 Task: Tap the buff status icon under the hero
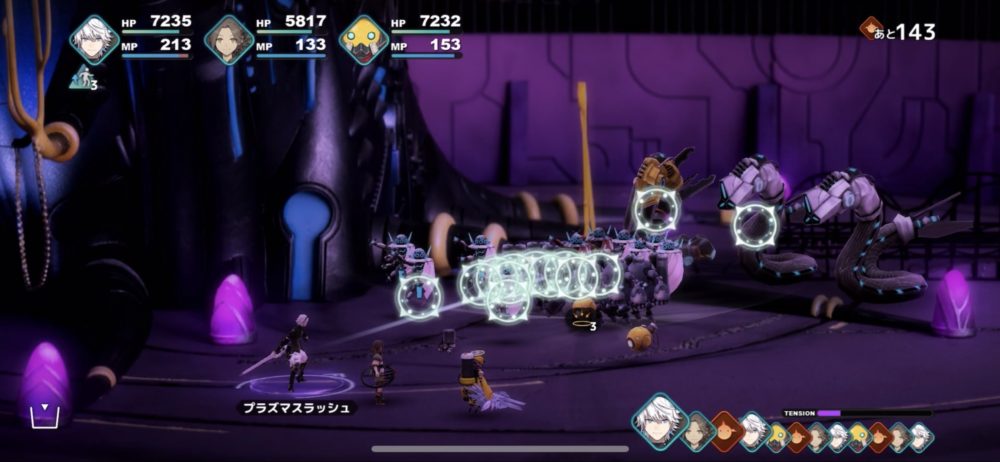pos(83,77)
